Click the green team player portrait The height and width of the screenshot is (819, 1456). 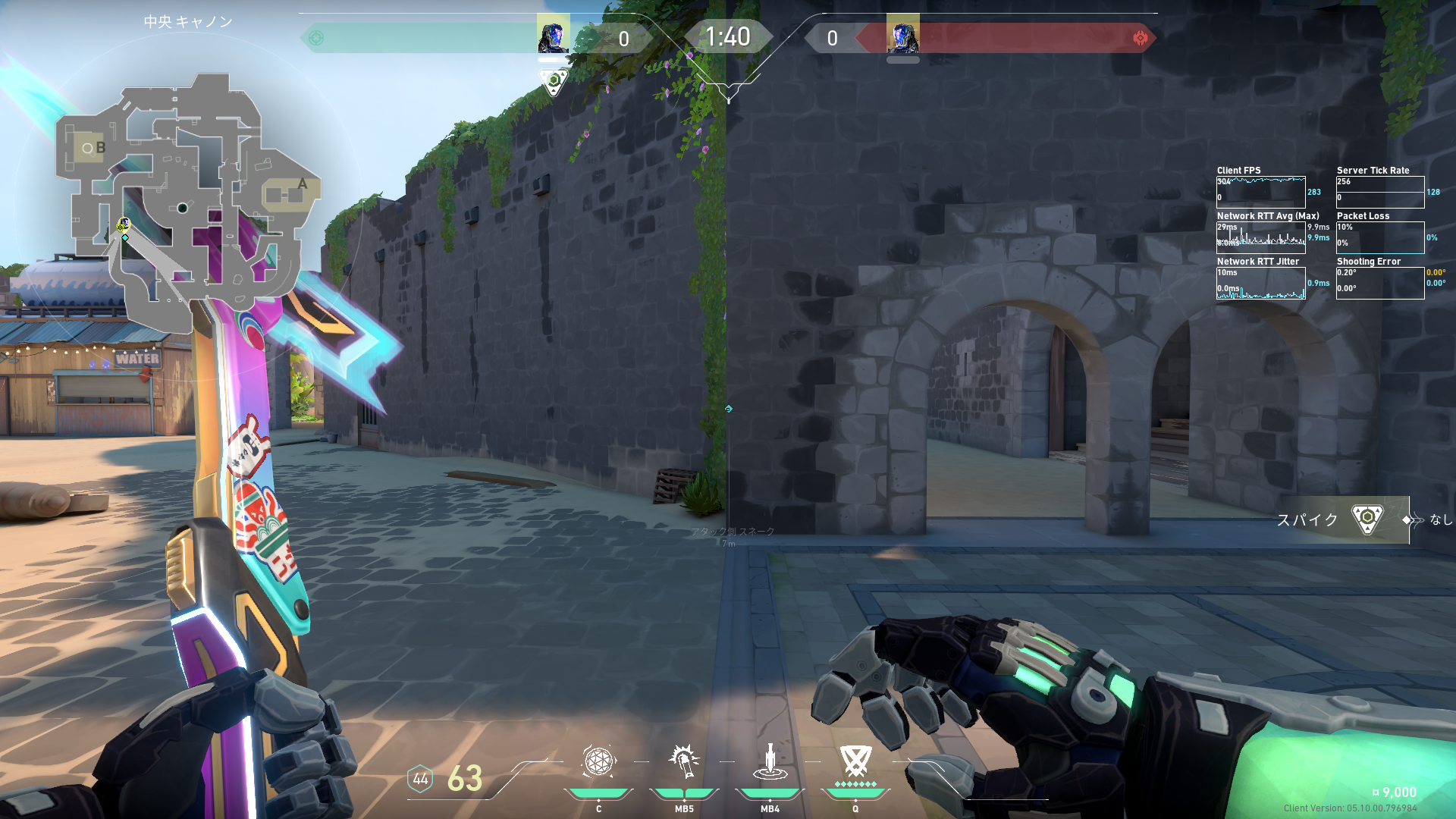click(x=553, y=36)
